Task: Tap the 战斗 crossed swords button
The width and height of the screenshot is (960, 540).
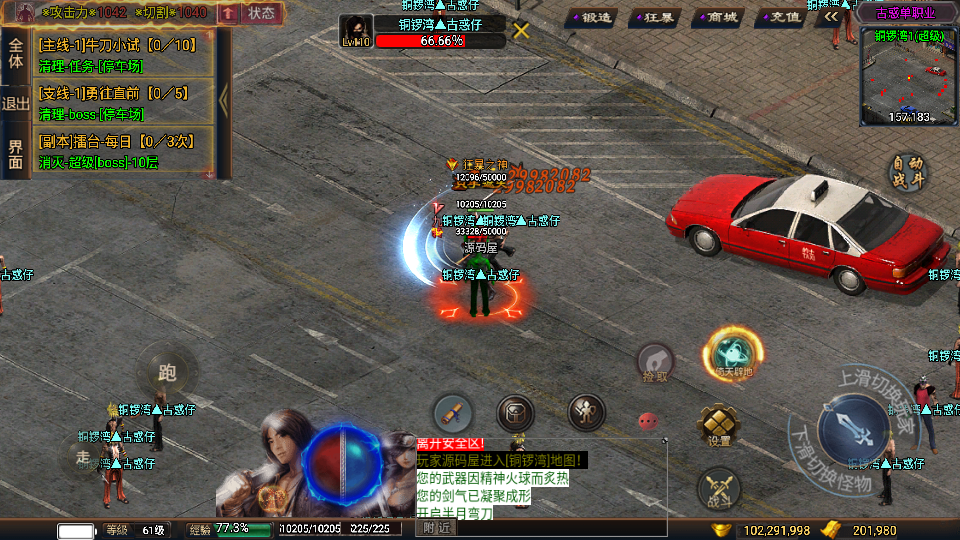Action: point(718,489)
